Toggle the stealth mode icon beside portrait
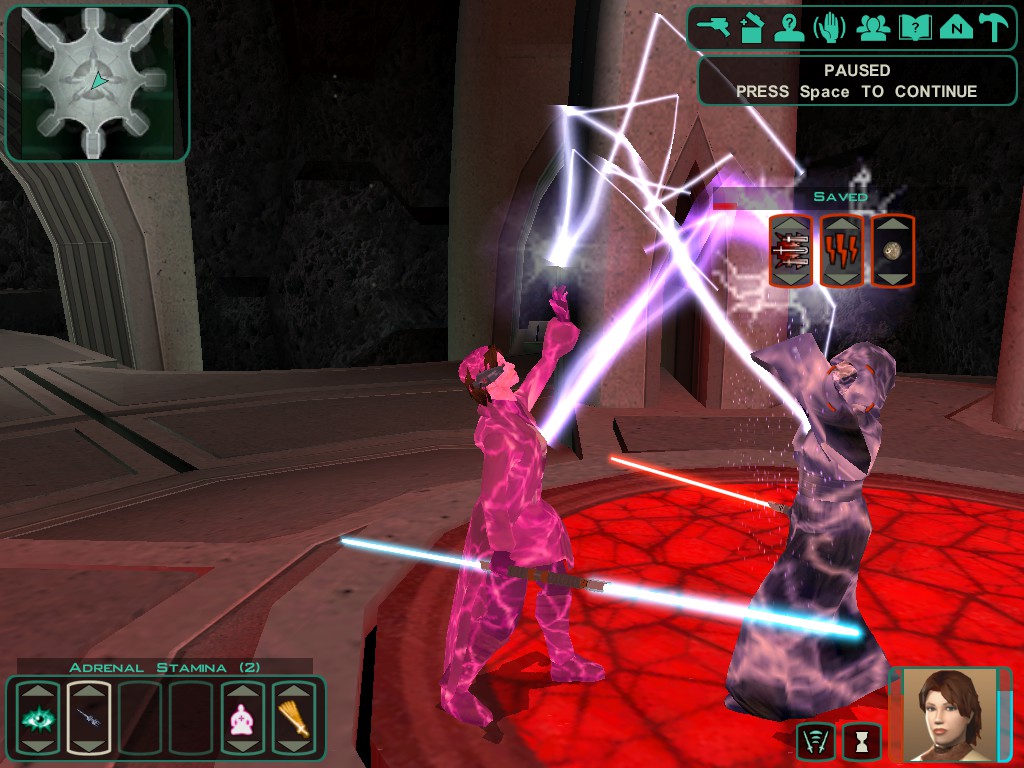This screenshot has height=768, width=1024. 815,741
